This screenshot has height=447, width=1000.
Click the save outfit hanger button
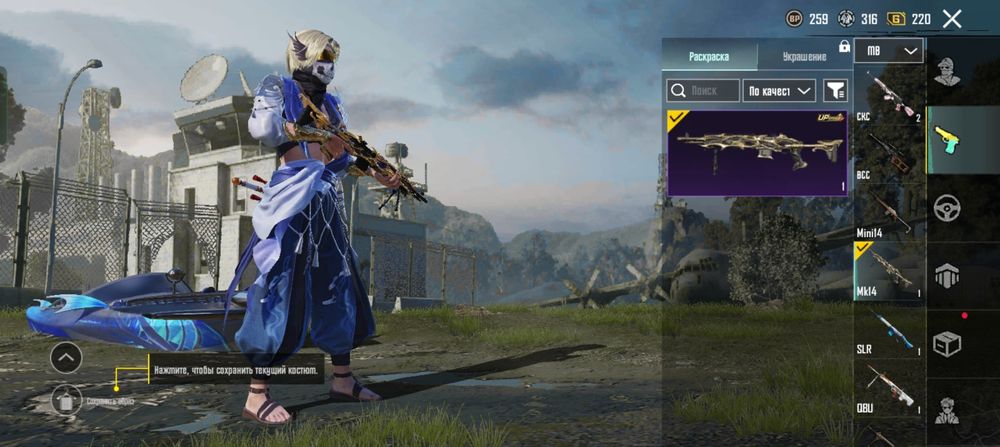click(x=66, y=399)
